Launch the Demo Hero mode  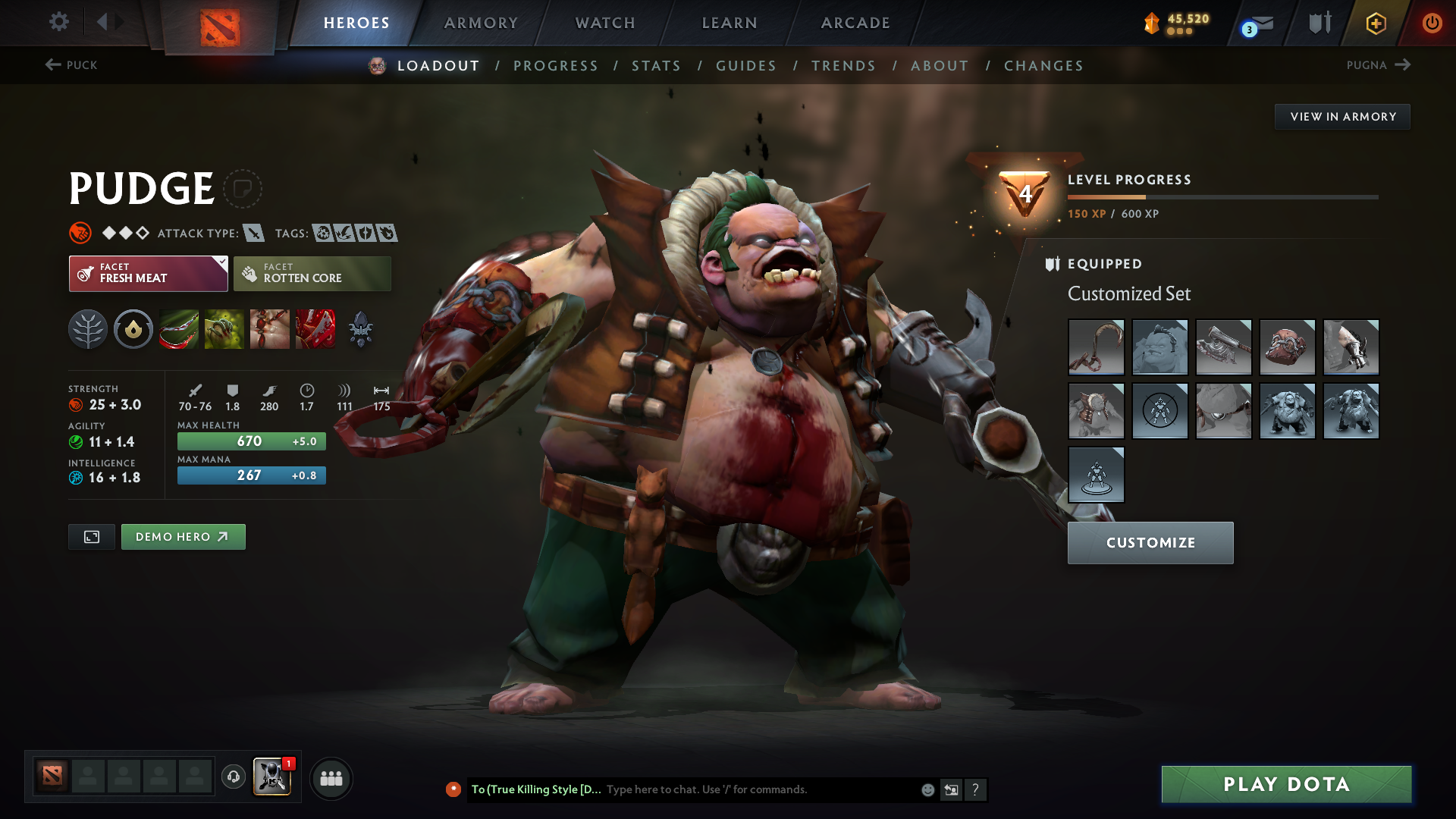point(183,537)
